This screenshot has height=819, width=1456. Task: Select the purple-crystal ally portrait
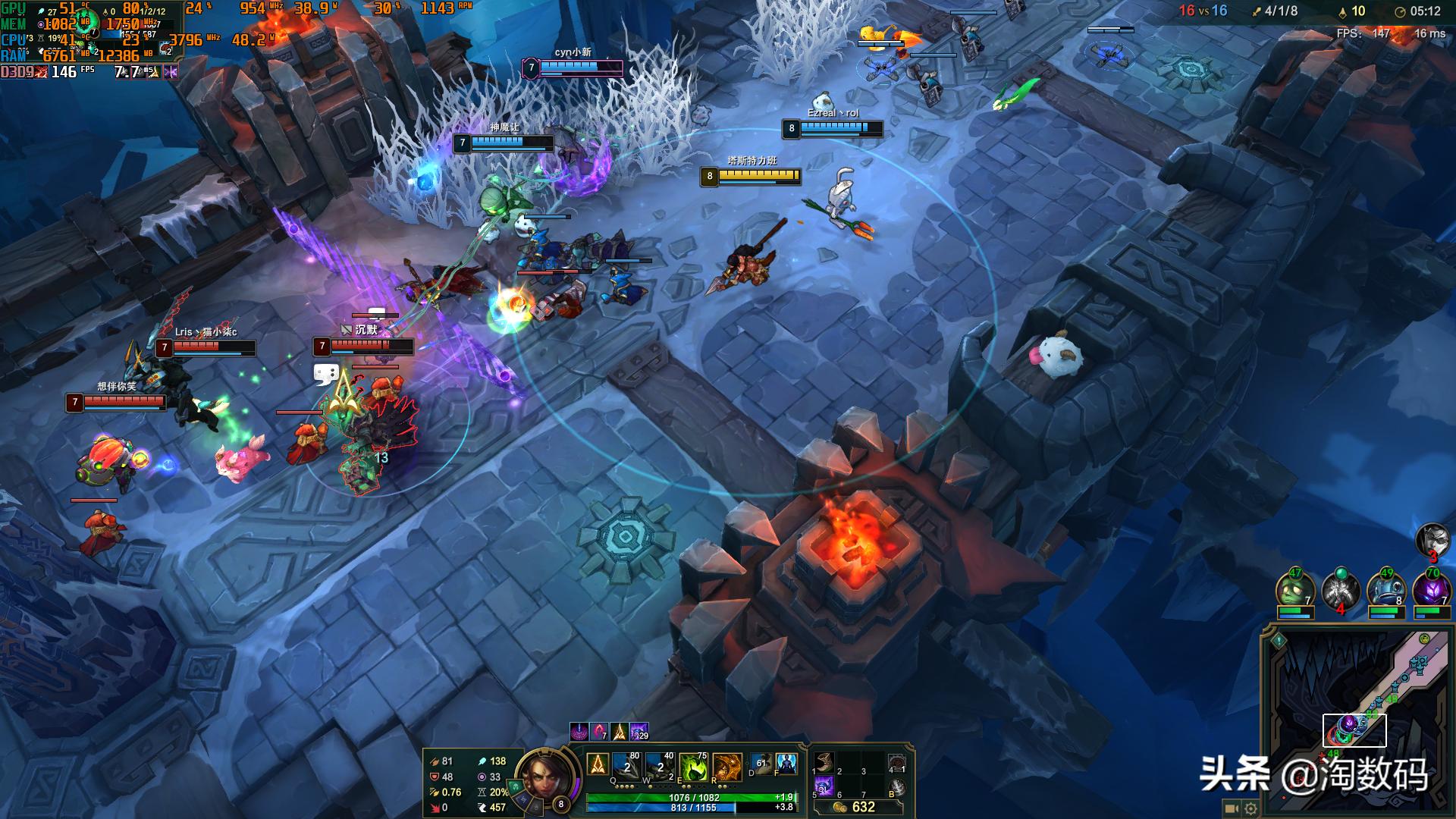[x=1431, y=590]
